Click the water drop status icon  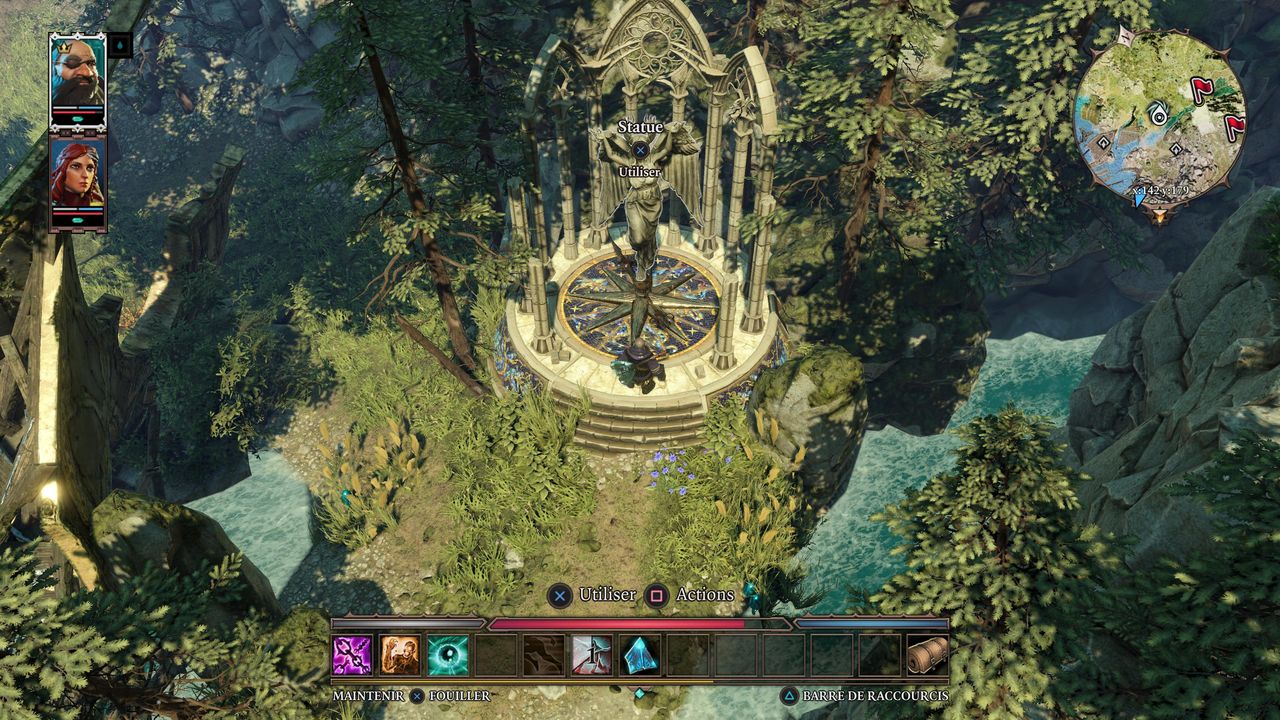120,45
